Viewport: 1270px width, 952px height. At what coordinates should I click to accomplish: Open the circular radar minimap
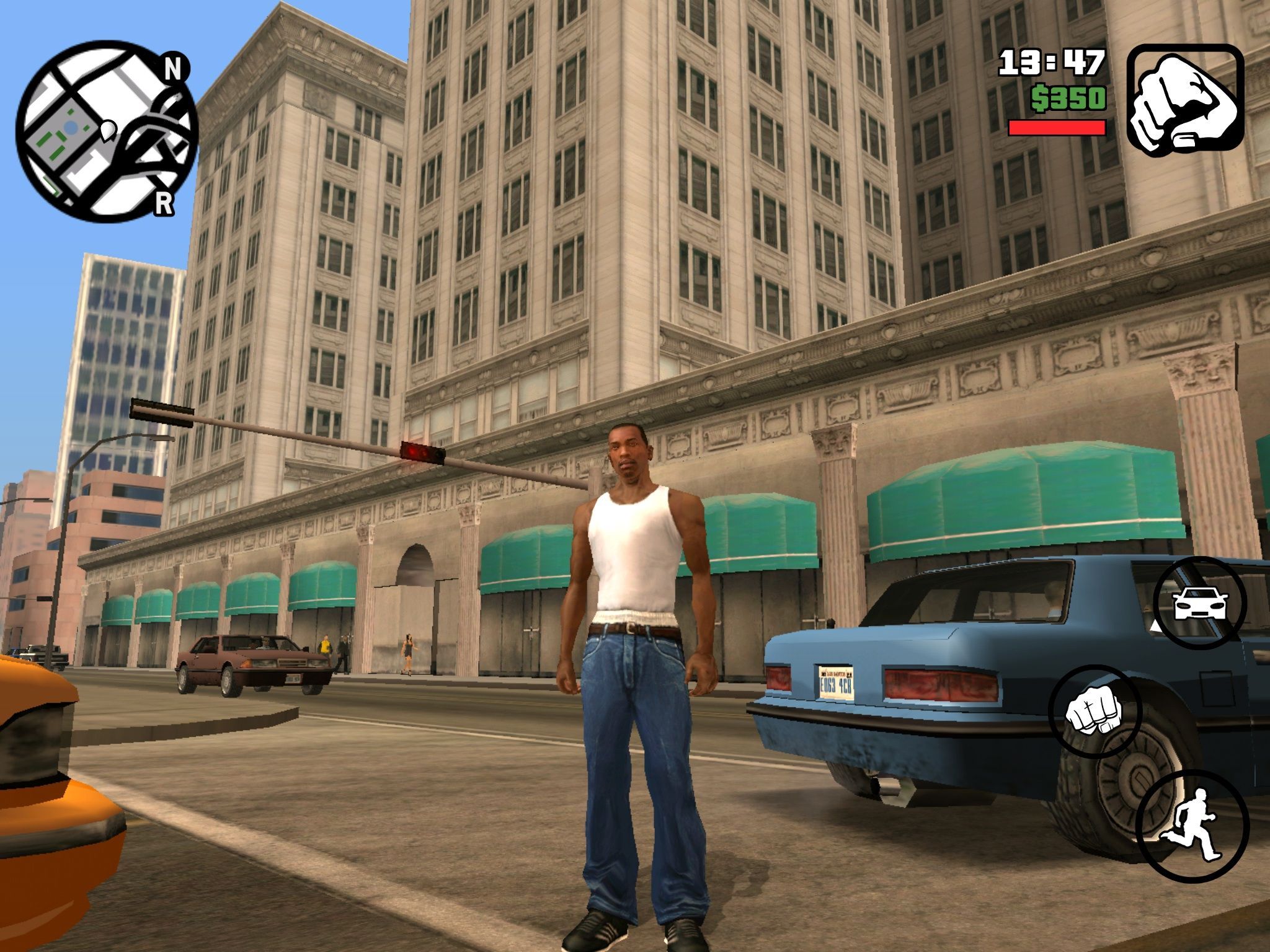(105, 131)
